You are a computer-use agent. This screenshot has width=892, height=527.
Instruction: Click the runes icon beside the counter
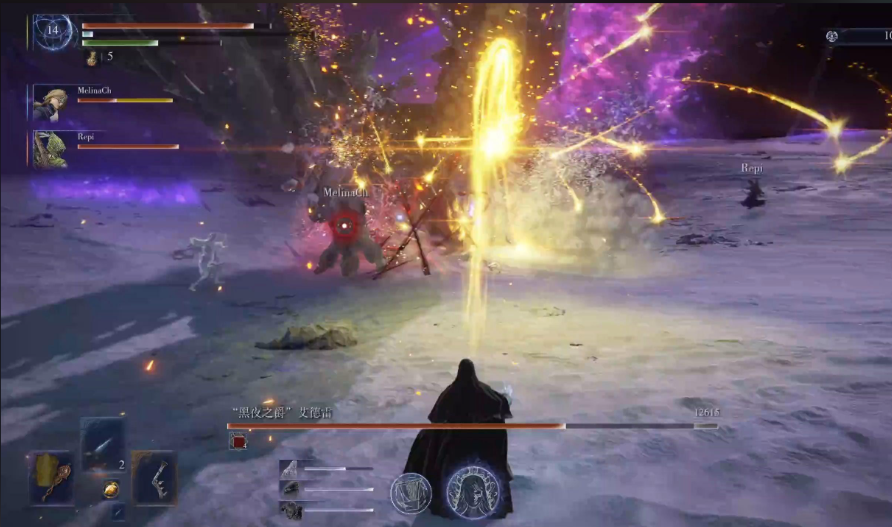coord(832,36)
